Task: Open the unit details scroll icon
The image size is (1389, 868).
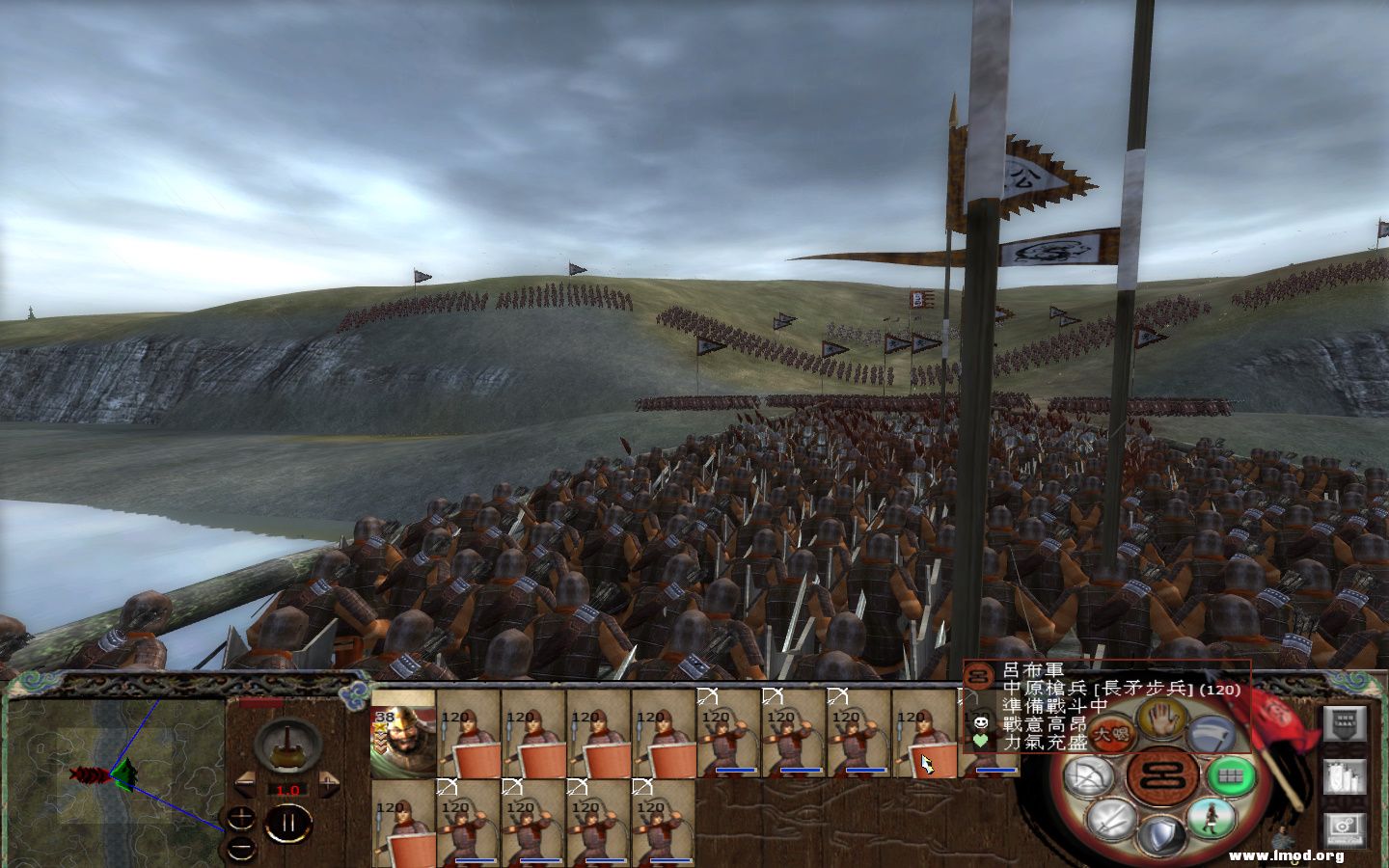Action: (x=1344, y=775)
